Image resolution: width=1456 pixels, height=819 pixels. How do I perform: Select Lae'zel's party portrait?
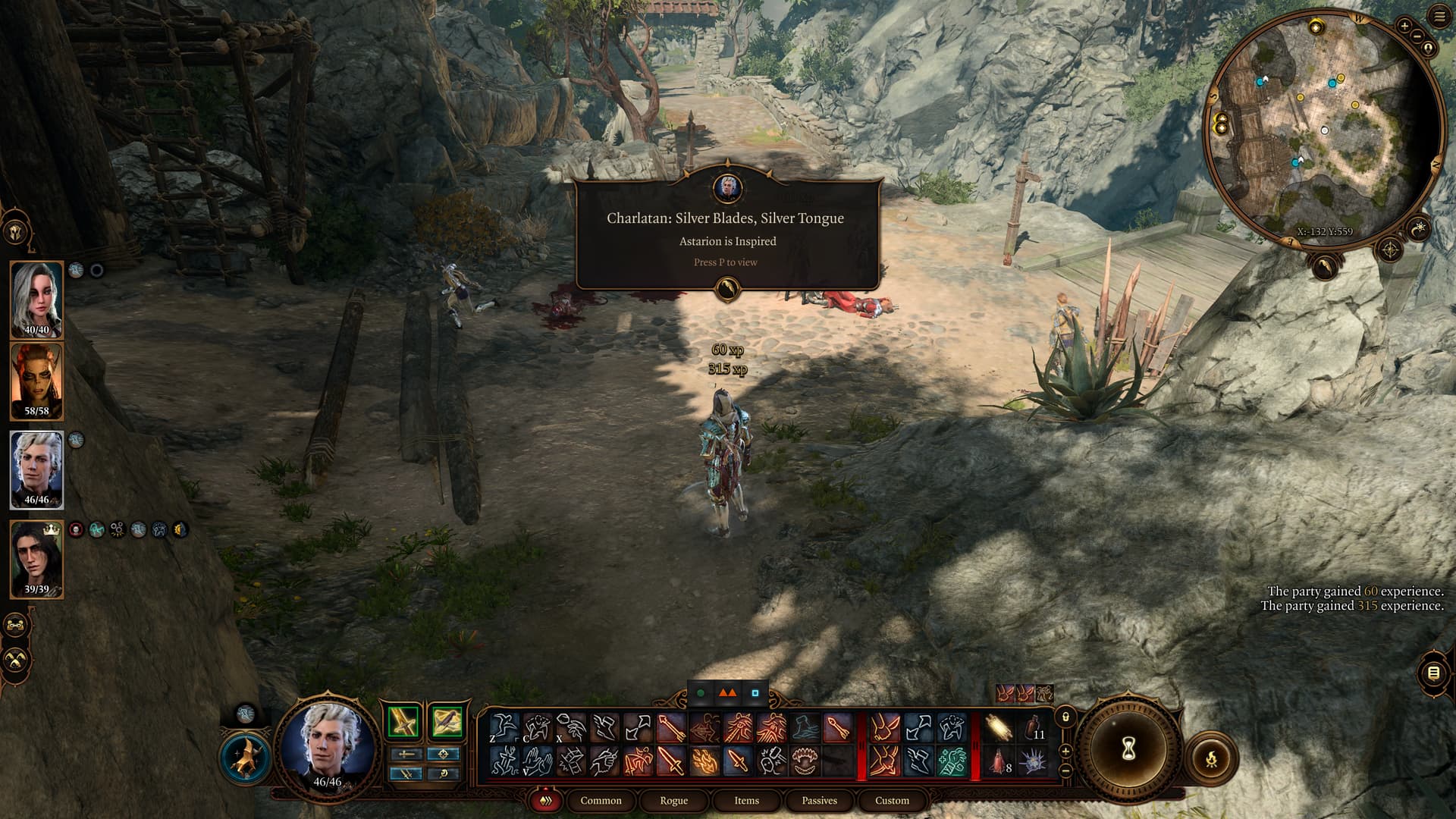tap(36, 381)
